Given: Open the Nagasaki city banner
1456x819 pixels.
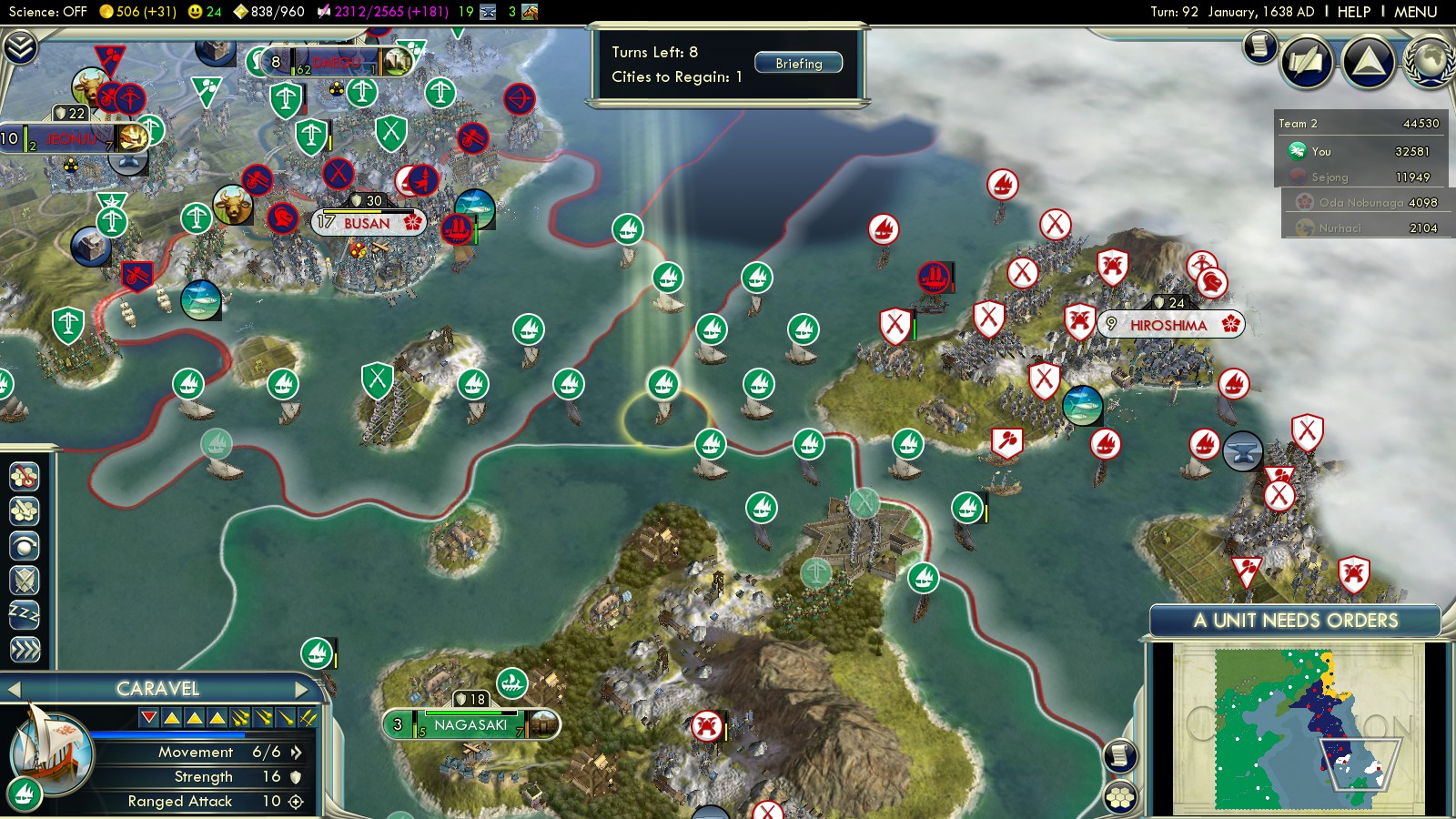Looking at the screenshot, I should [x=470, y=725].
